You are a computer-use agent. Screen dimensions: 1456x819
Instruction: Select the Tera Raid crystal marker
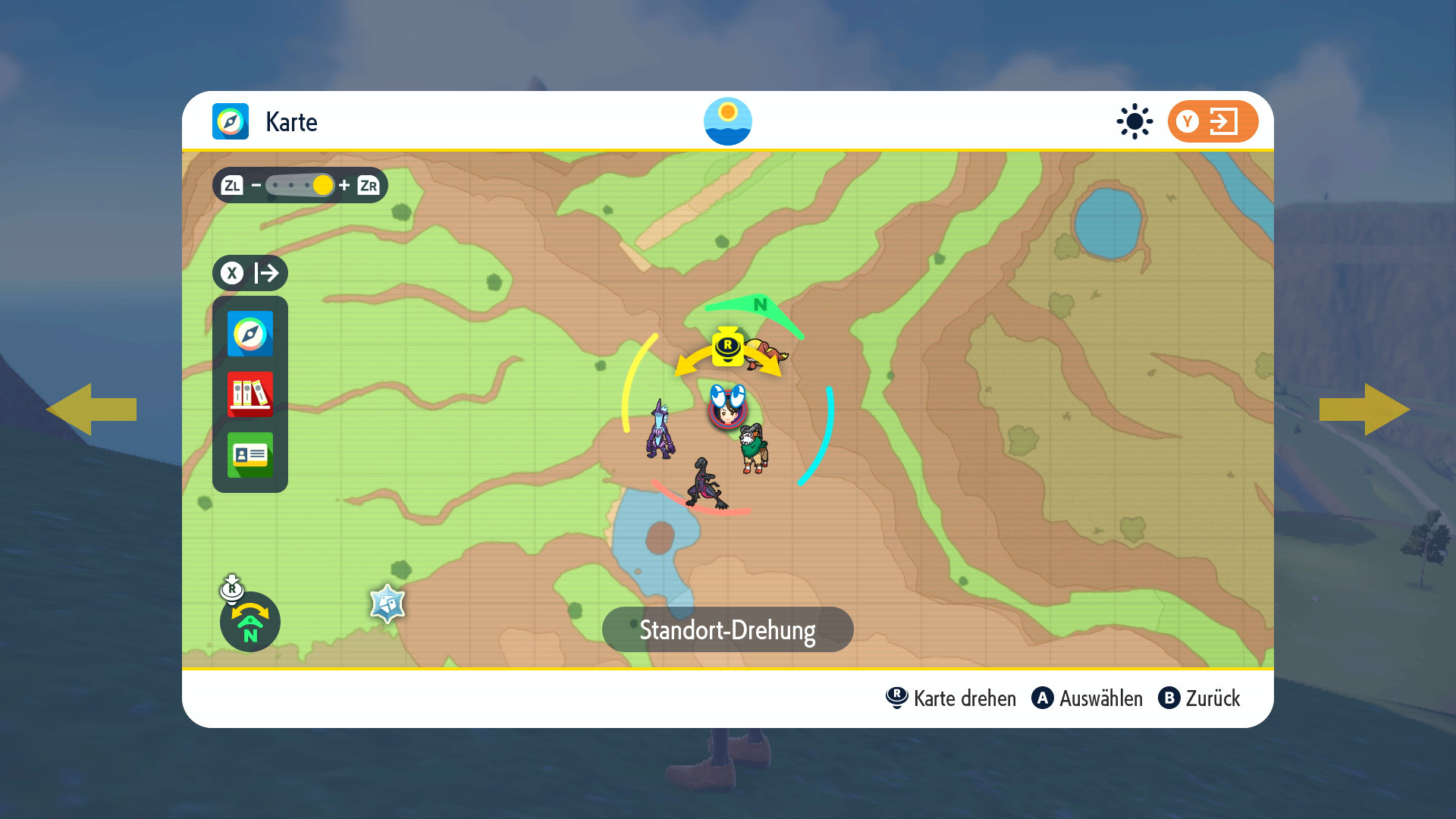coord(388,604)
